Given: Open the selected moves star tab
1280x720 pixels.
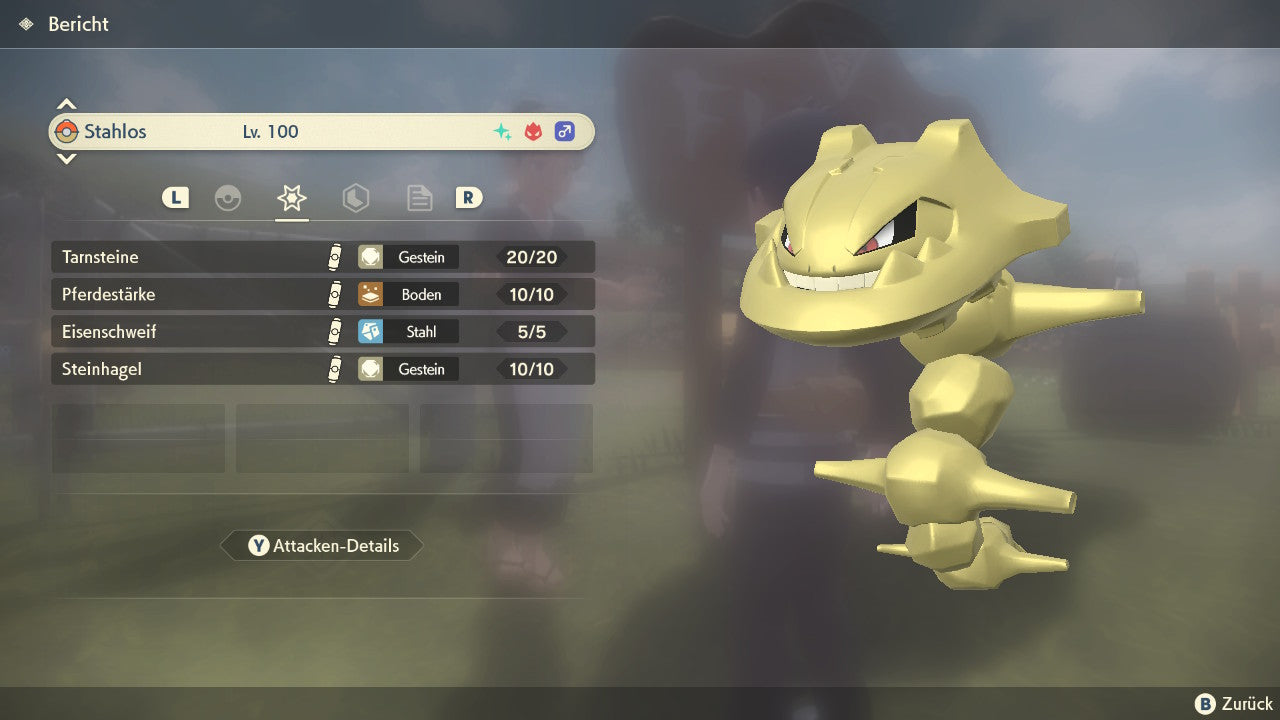Looking at the screenshot, I should (291, 198).
